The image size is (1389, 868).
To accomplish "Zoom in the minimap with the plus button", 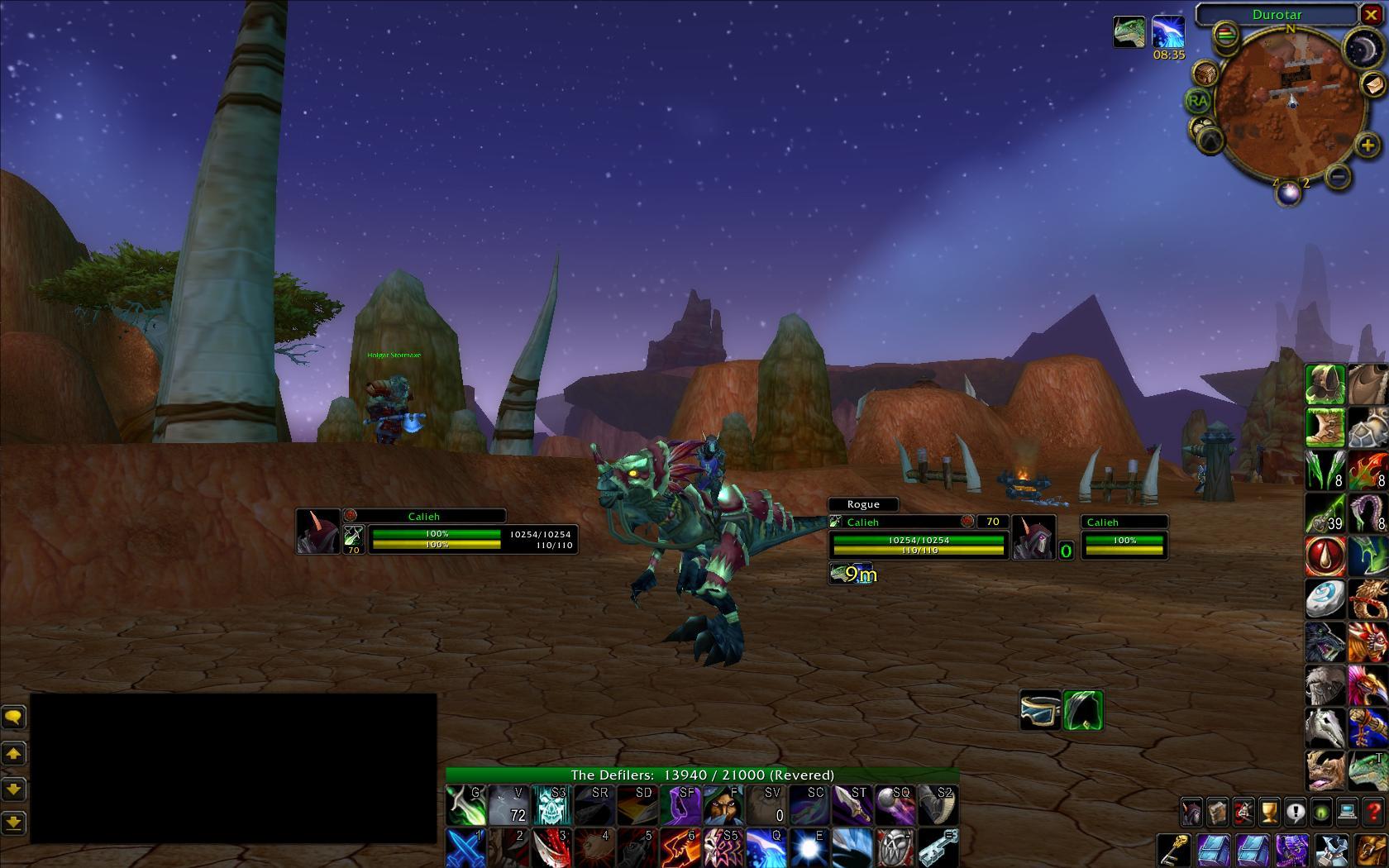I will pos(1368,146).
